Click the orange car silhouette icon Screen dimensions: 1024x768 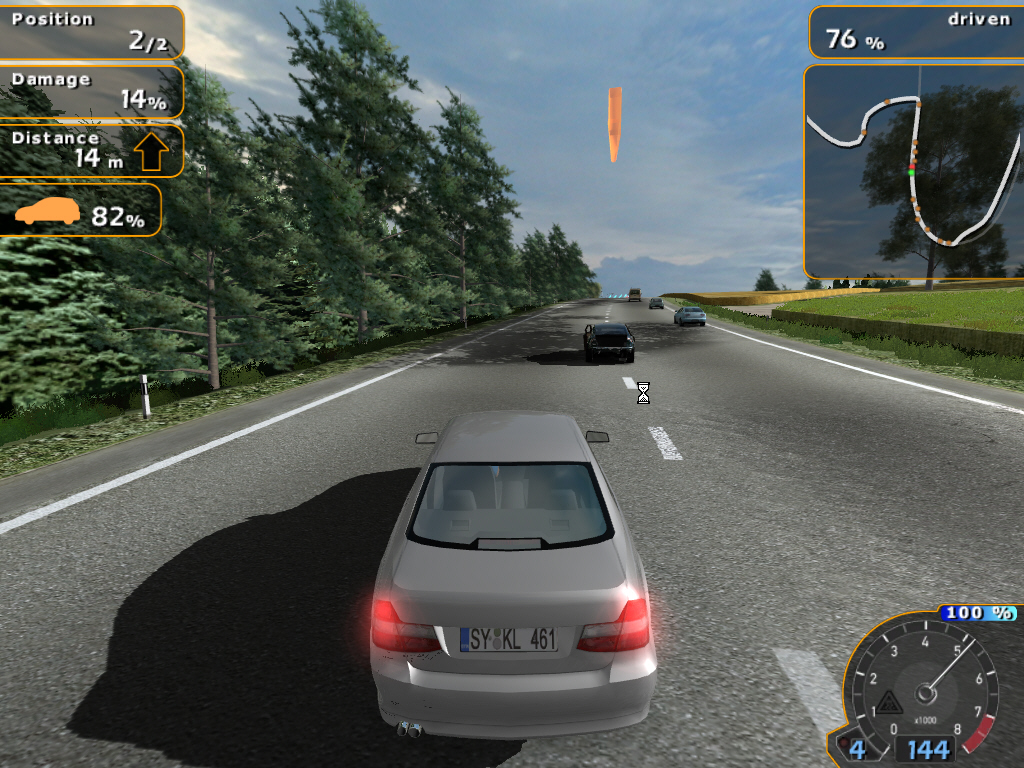47,211
